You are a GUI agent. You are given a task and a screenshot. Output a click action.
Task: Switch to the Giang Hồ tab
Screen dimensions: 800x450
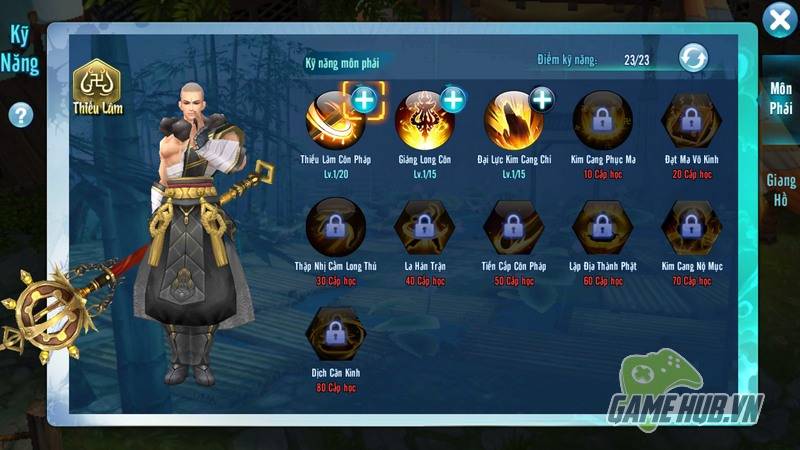781,190
